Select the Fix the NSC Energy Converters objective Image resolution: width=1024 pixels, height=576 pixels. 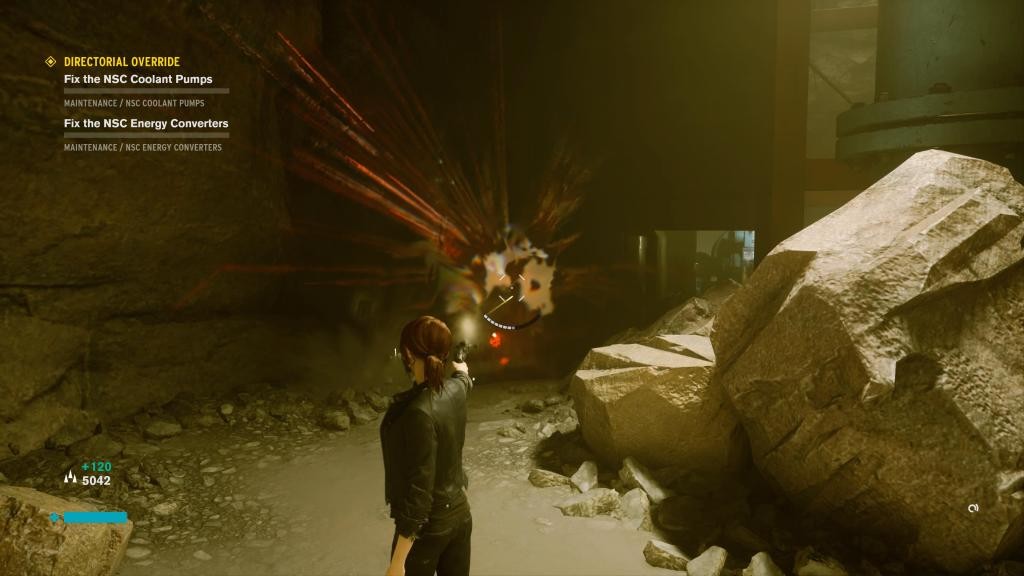click(146, 123)
